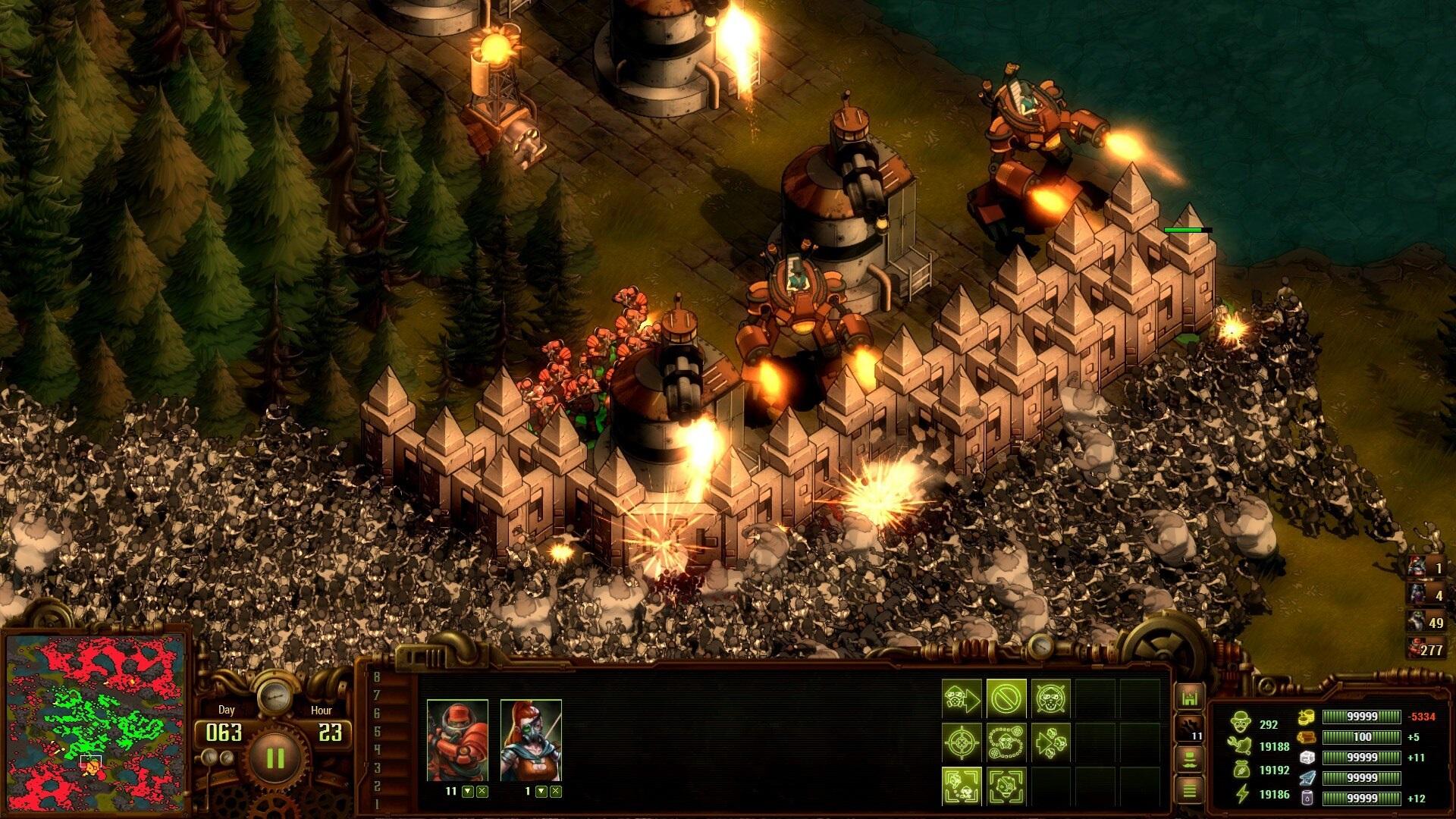The height and width of the screenshot is (819, 1456).
Task: Choose the patrol route command icon
Action: (x=1006, y=742)
